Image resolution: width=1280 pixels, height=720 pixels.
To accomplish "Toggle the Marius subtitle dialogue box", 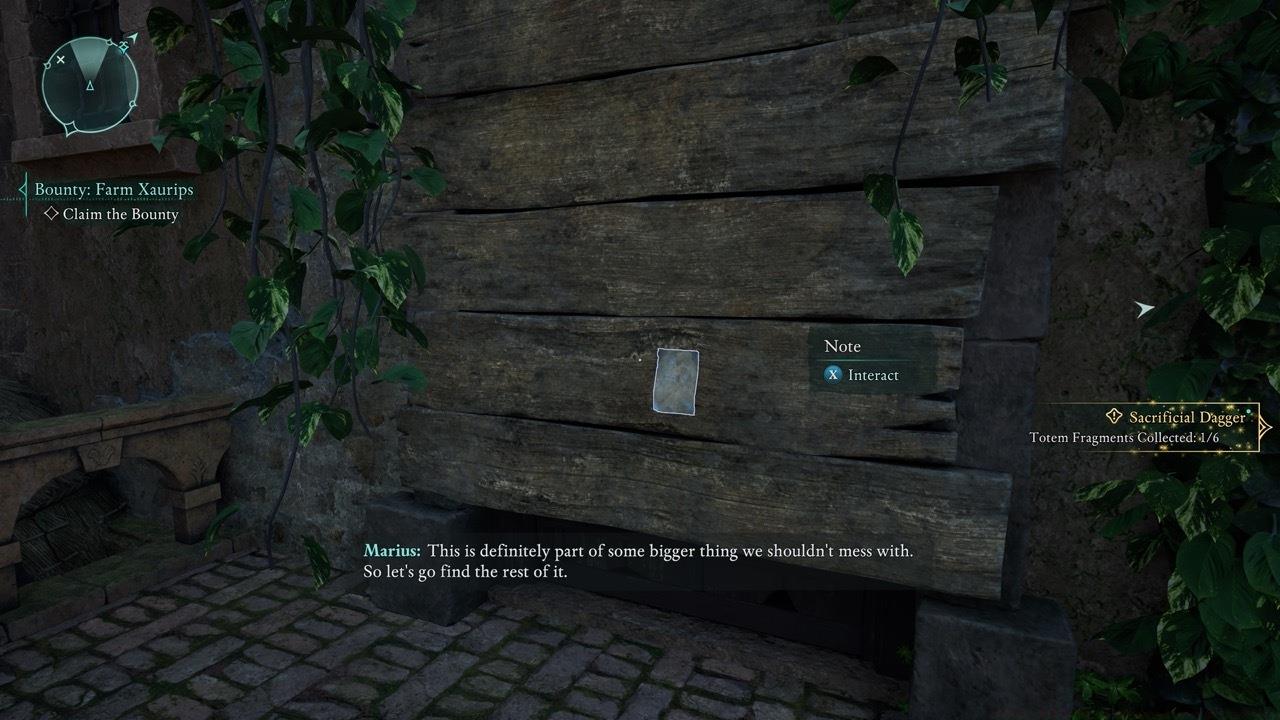I will click(x=640, y=560).
